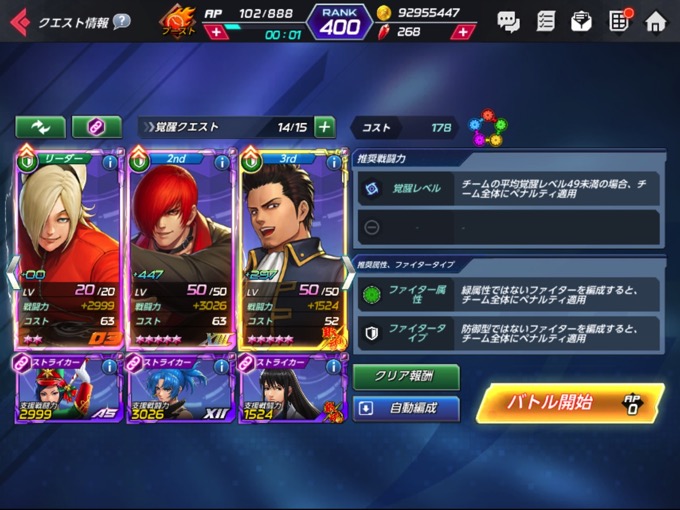Screen dimensions: 680x510
Task: Return to the home screen
Action: [655, 21]
